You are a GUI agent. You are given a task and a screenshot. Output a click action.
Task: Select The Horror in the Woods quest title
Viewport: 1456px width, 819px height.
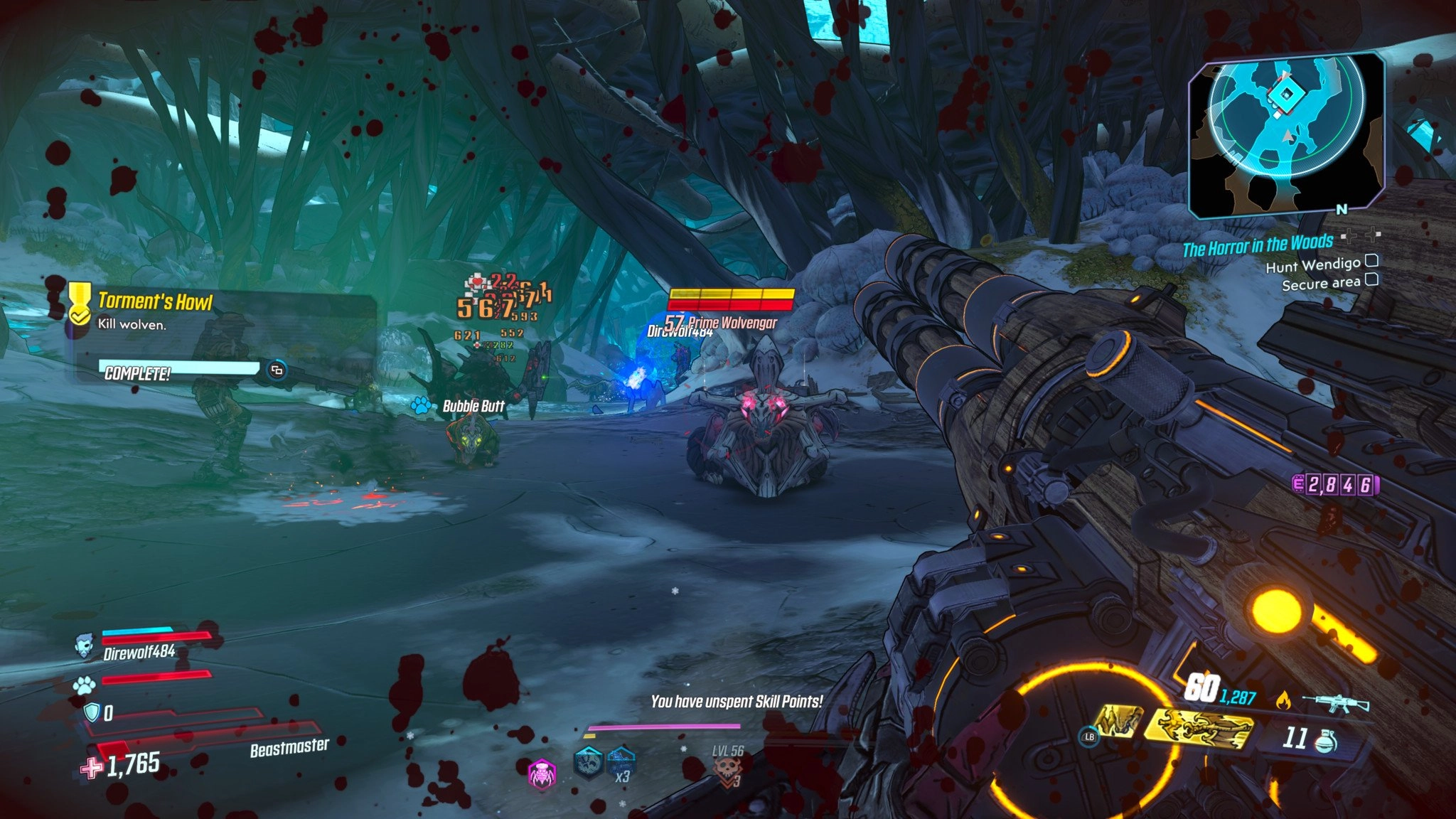tap(1257, 245)
